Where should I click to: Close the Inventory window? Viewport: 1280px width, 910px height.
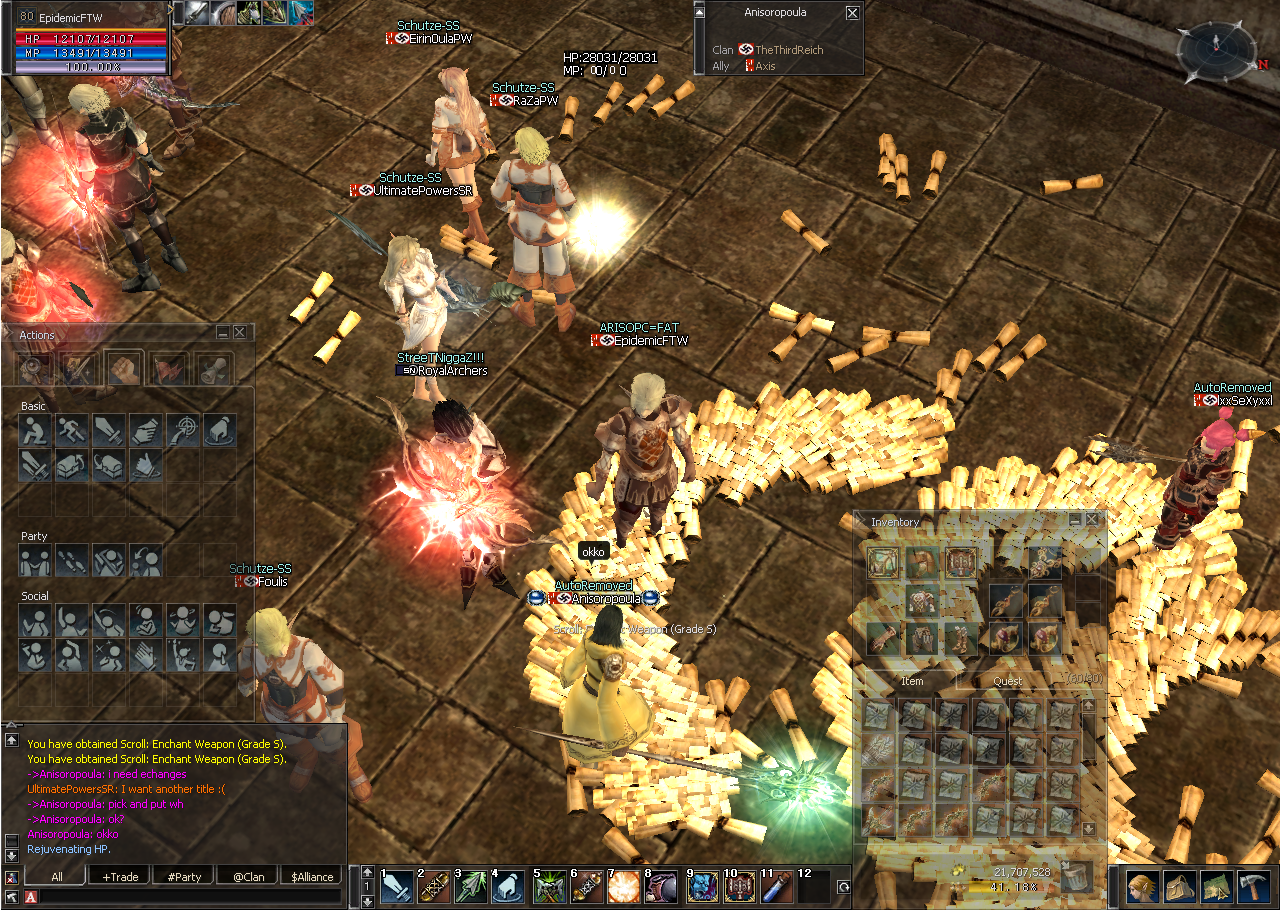tap(1093, 520)
